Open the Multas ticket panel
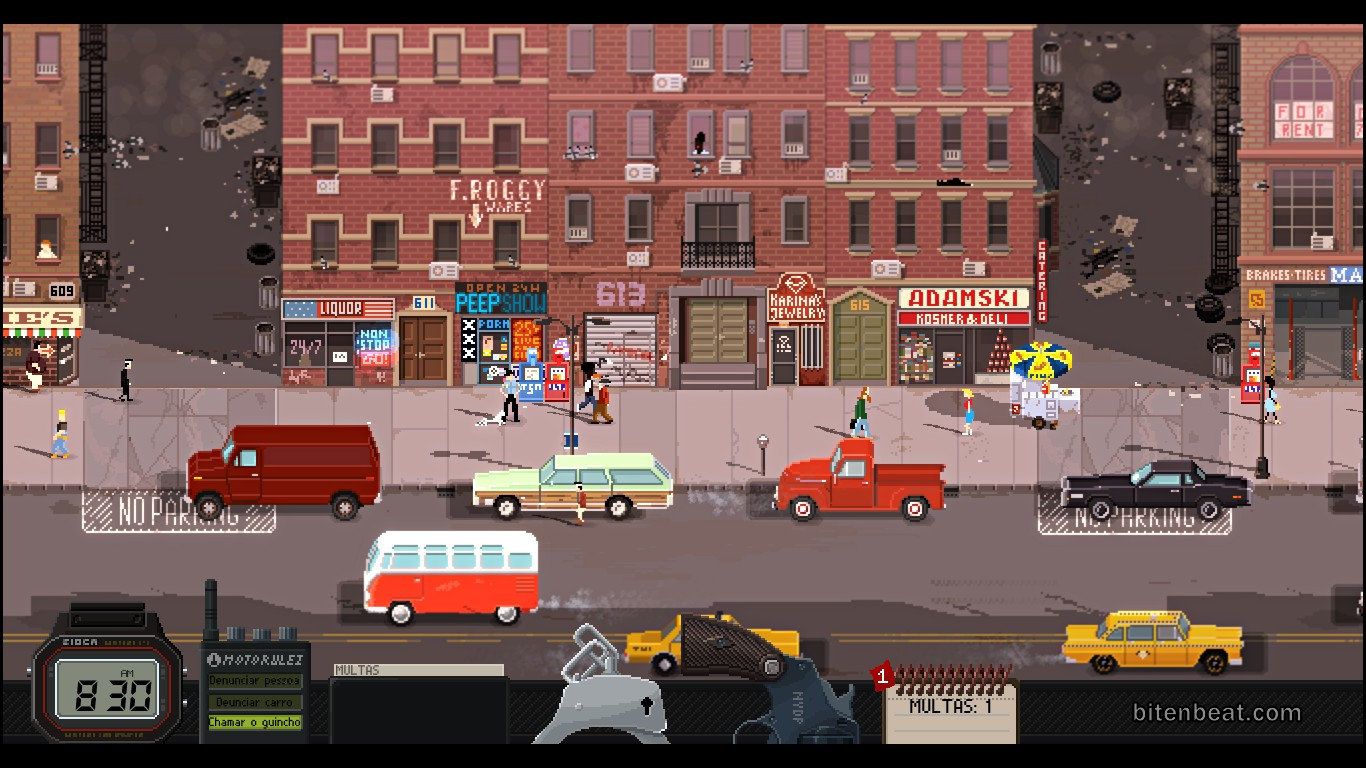Image resolution: width=1366 pixels, height=768 pixels. point(418,704)
